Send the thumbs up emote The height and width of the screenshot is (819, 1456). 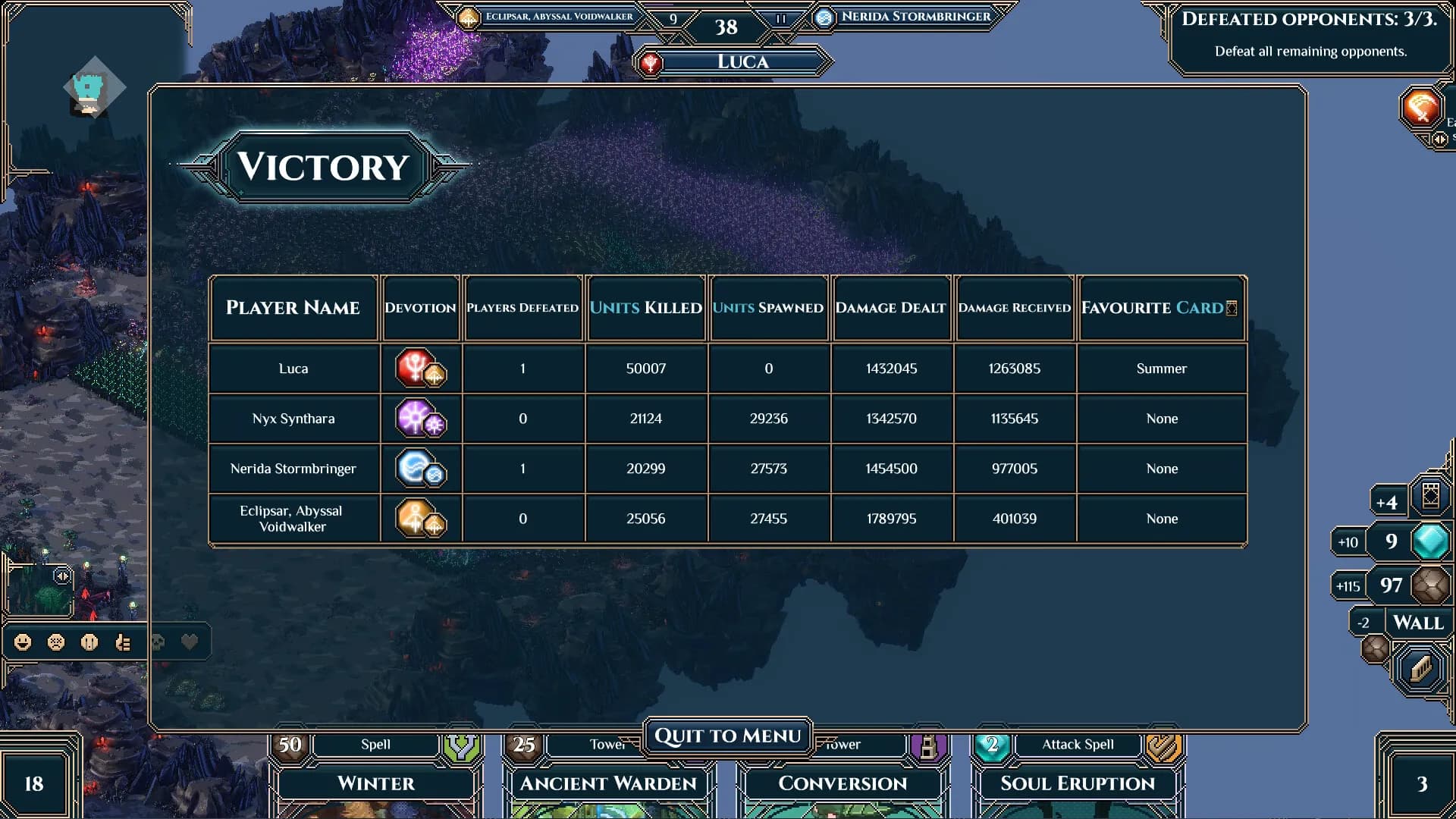click(x=123, y=643)
